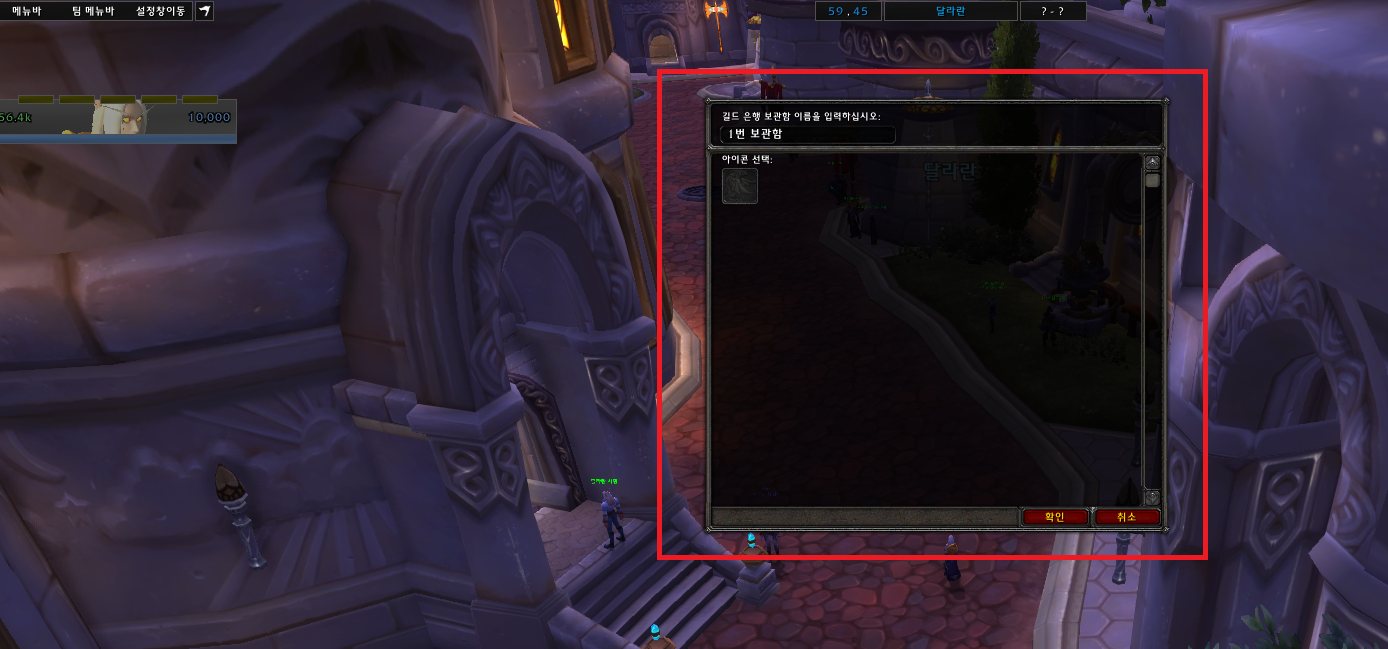The height and width of the screenshot is (649, 1388).
Task: Open the 메뉴바 menu
Action: pyautogui.click(x=27, y=12)
